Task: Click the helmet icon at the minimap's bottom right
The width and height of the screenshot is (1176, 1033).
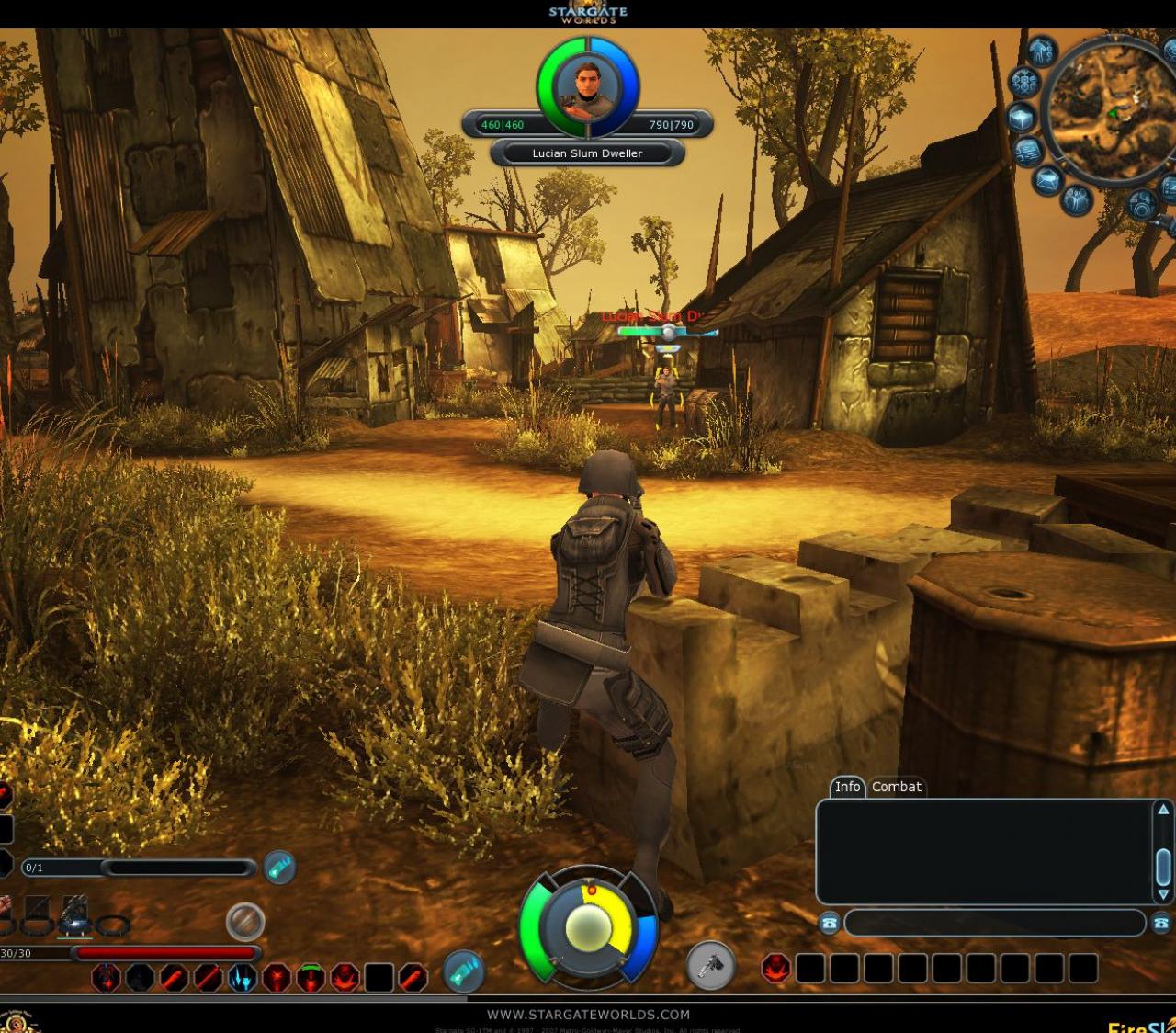Action: coord(1142,202)
